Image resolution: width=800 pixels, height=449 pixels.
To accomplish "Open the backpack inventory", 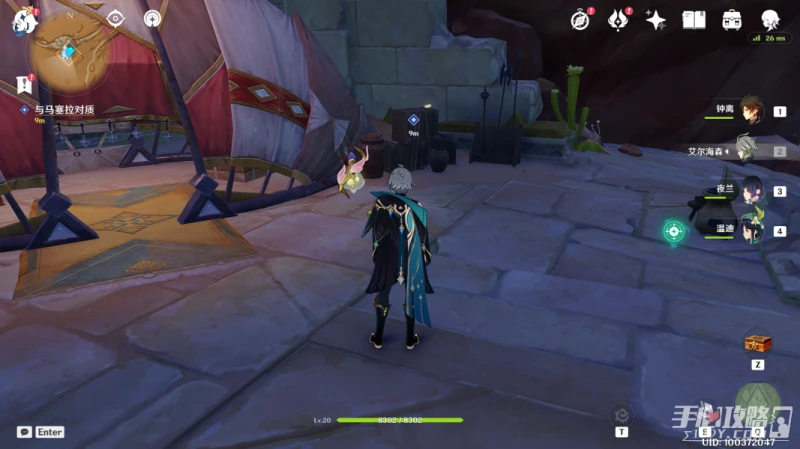I will click(731, 19).
